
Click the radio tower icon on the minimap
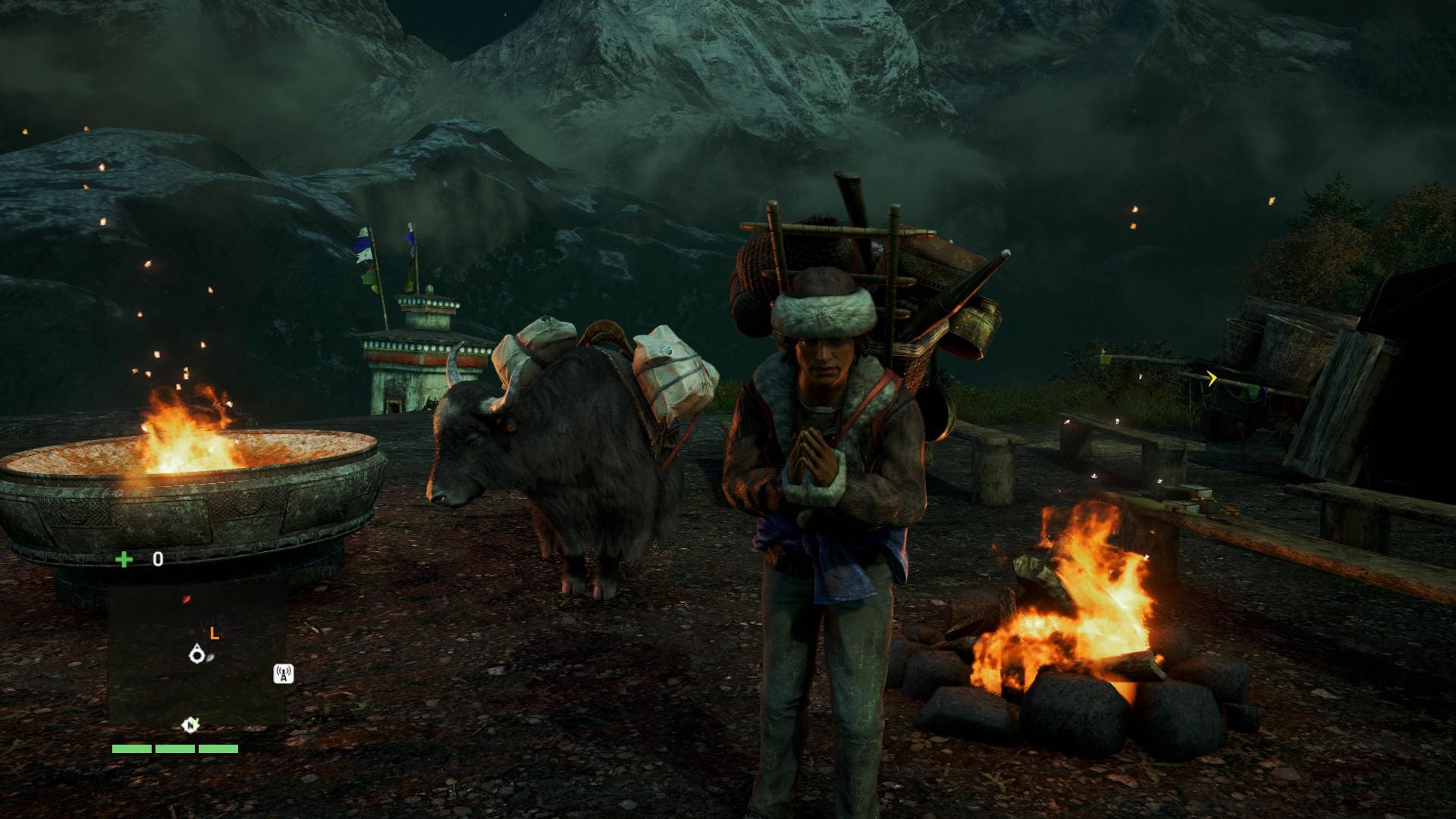[284, 673]
